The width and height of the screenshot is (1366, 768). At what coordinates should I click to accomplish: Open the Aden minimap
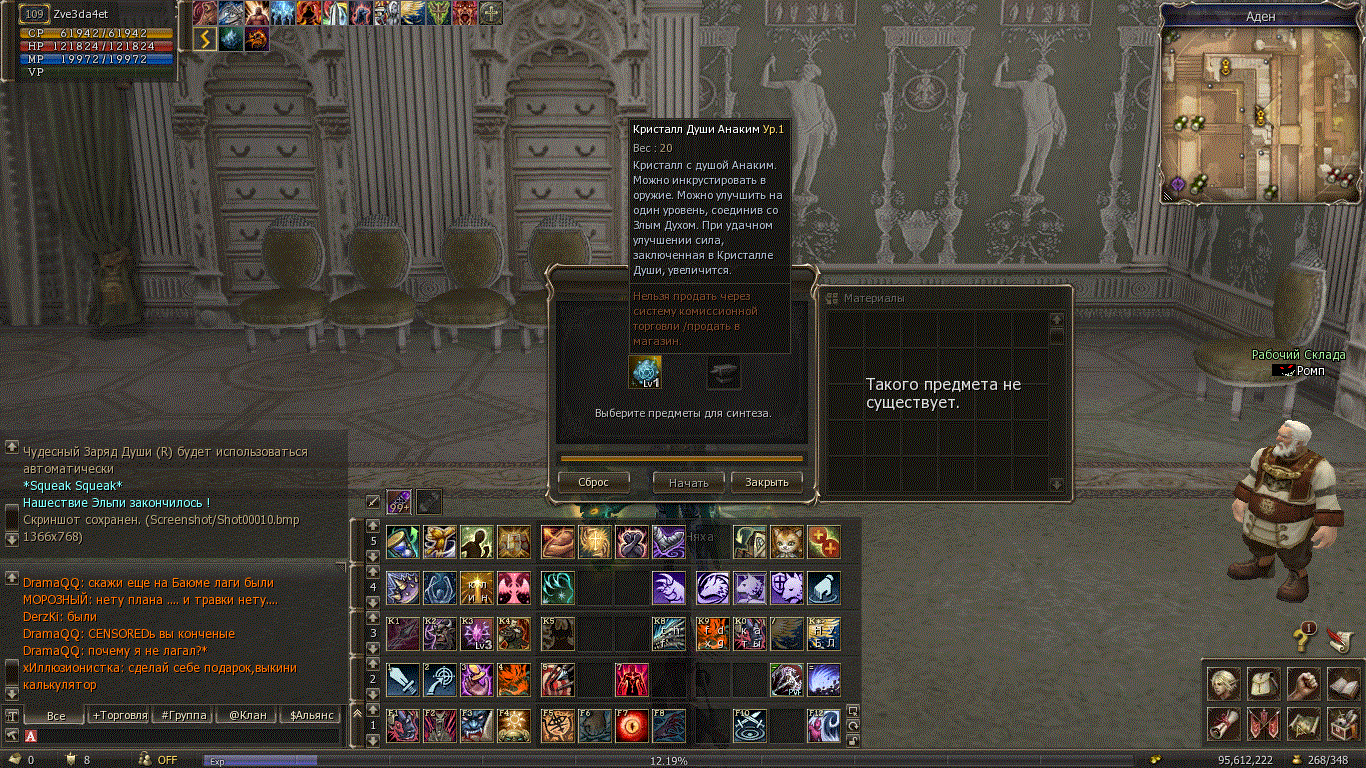pyautogui.click(x=1260, y=110)
